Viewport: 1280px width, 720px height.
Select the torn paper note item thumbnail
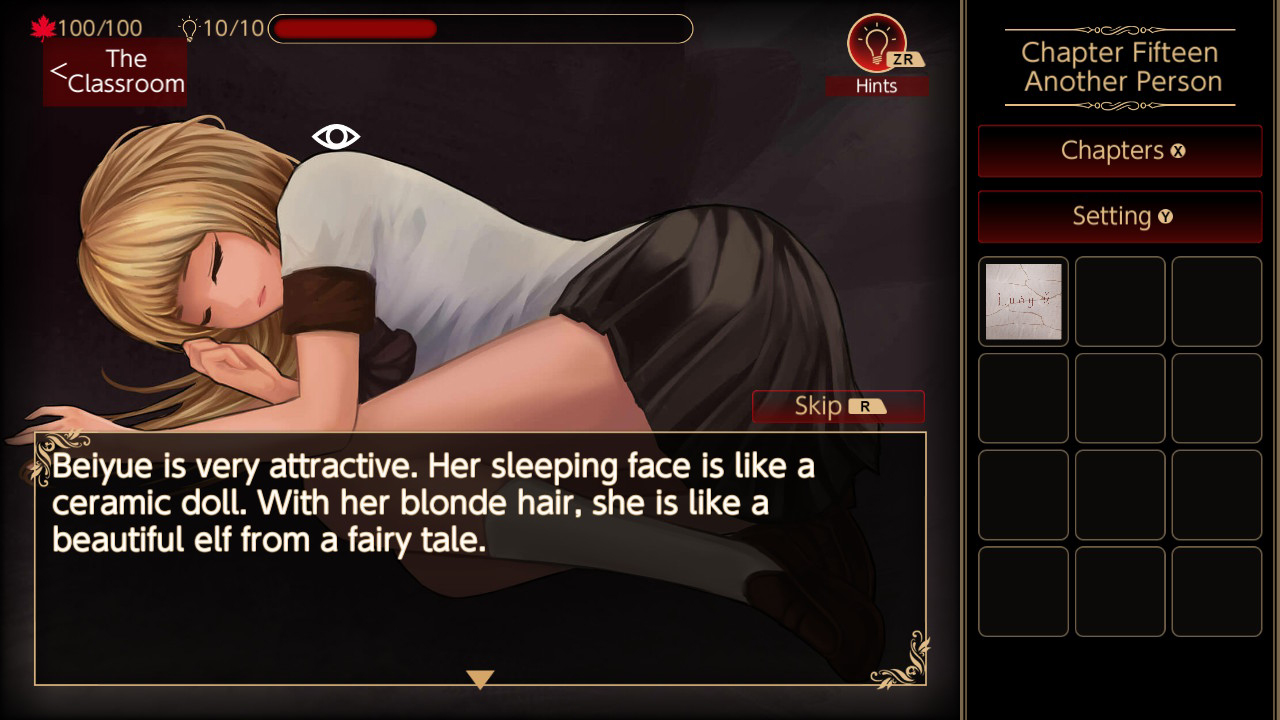(1023, 301)
